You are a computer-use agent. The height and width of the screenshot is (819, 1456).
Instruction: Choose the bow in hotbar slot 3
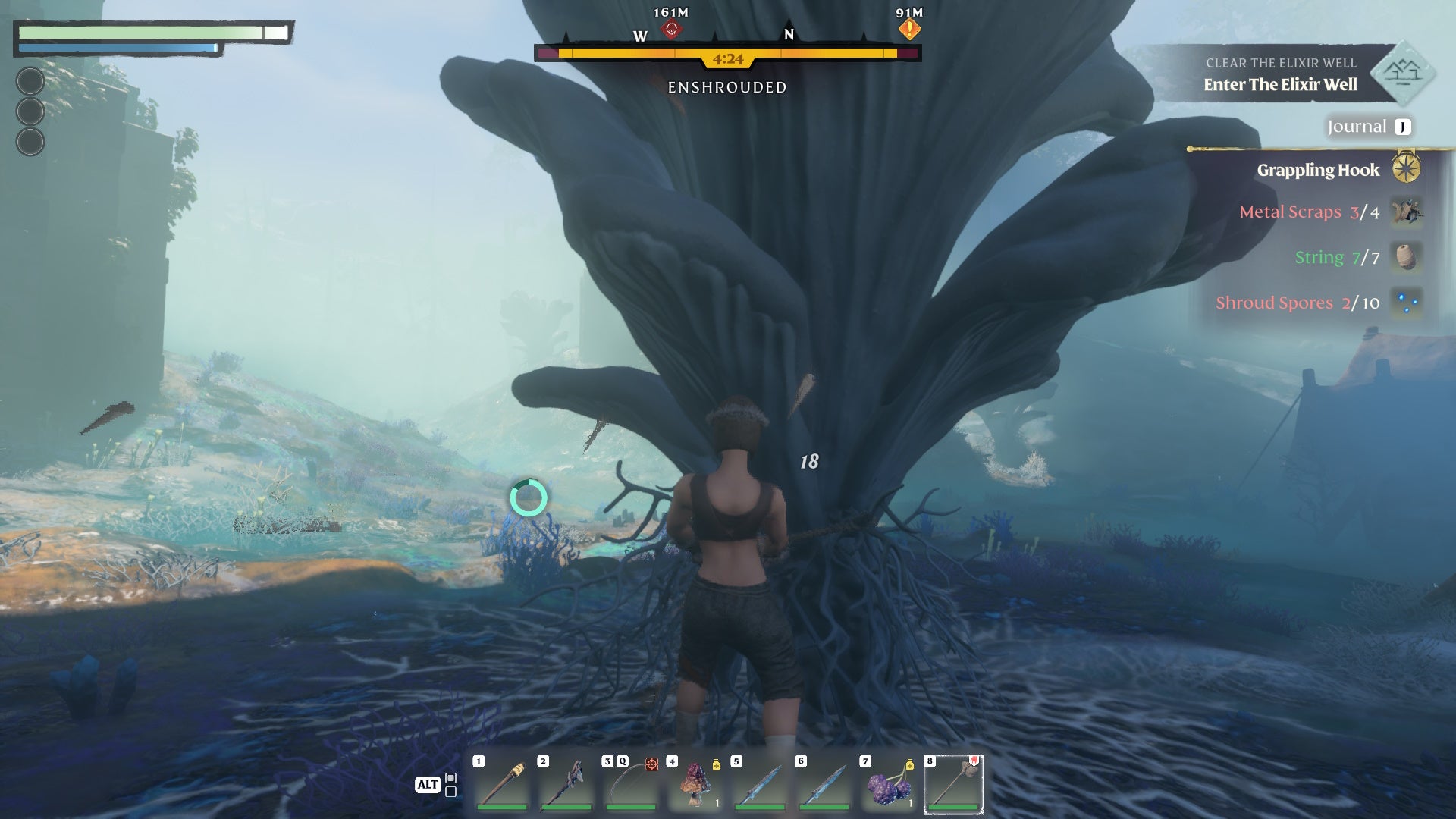click(x=630, y=783)
